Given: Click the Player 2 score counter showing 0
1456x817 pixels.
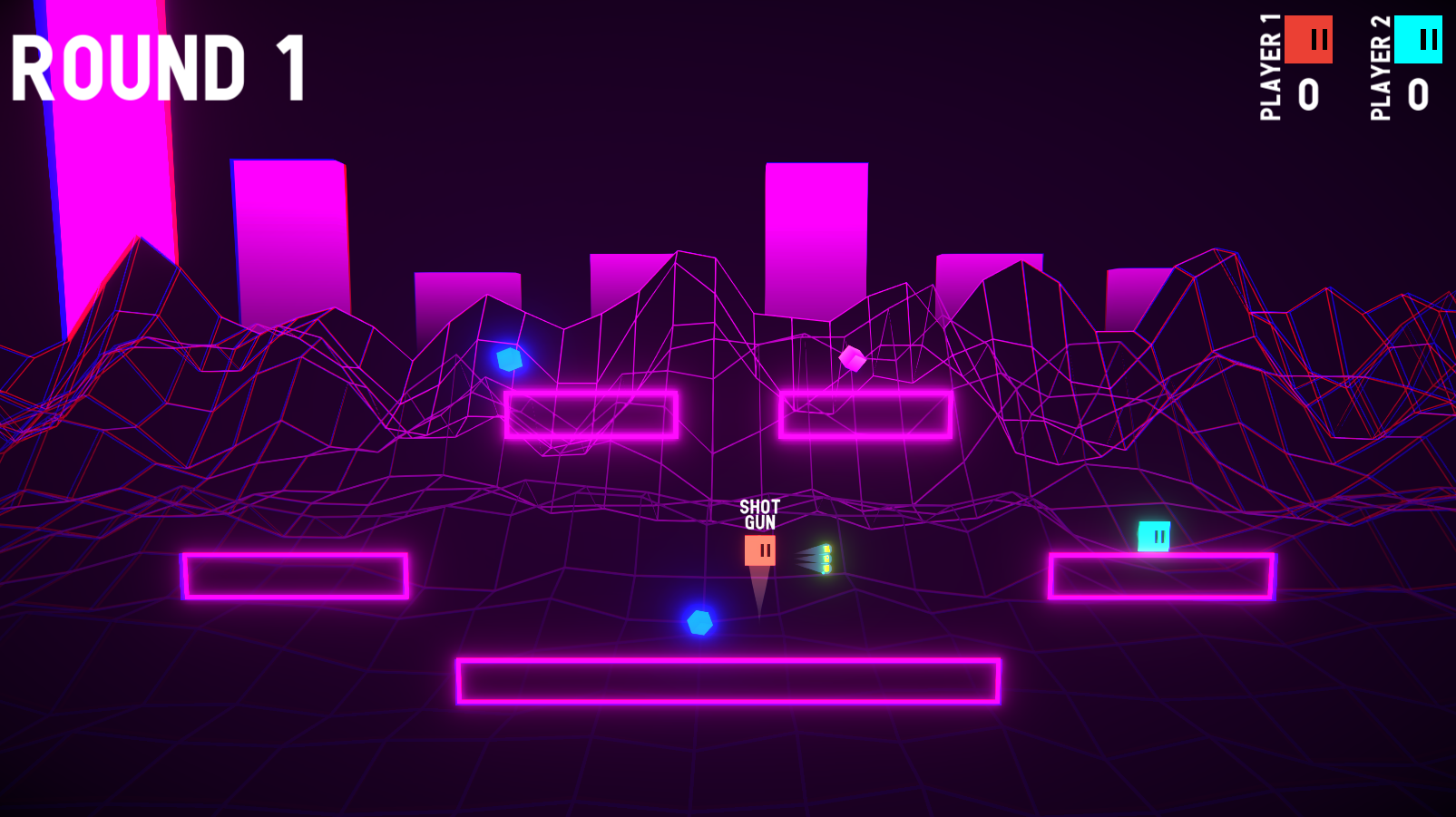Looking at the screenshot, I should pyautogui.click(x=1420, y=96).
